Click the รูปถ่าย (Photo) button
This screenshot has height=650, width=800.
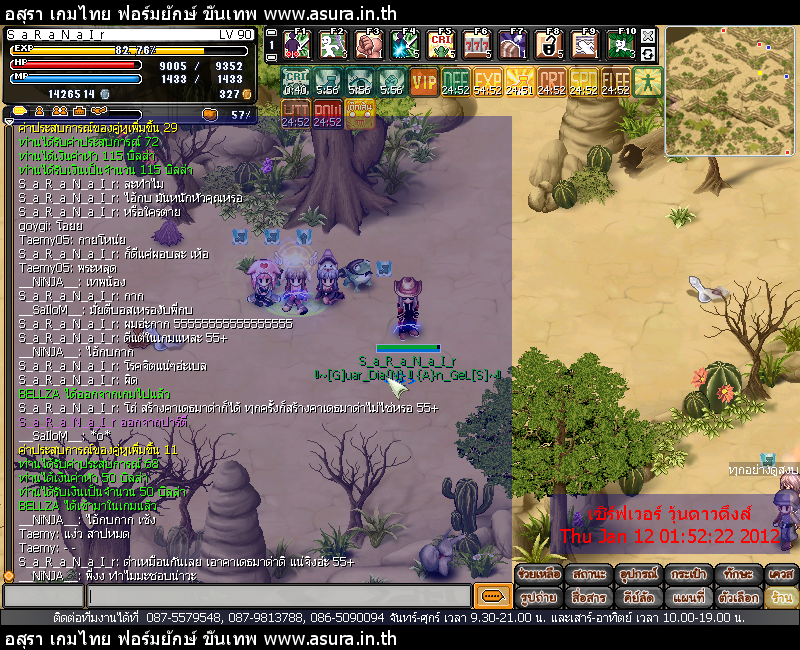[538, 597]
